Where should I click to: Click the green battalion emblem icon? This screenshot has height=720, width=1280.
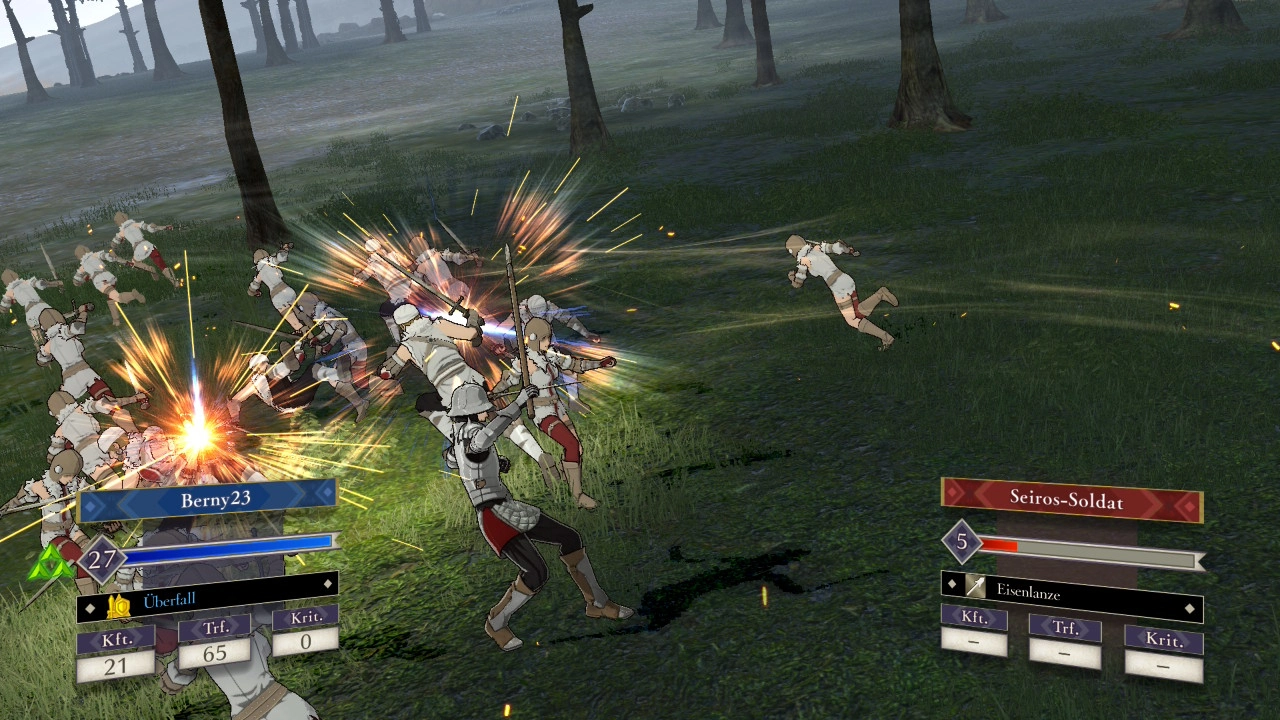(52, 565)
